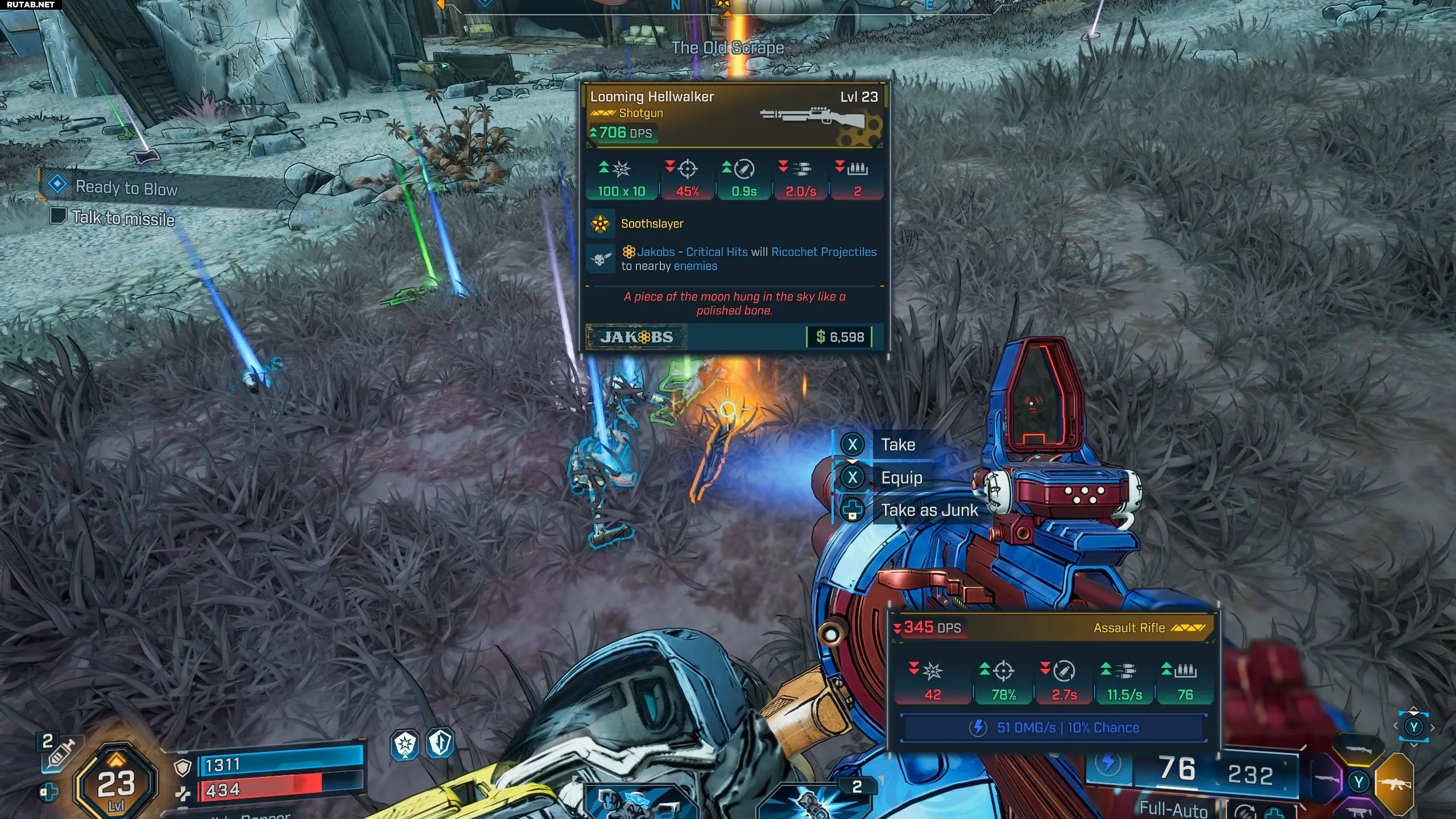Click the Full-Auto fire mode label
The width and height of the screenshot is (1456, 819).
tap(1173, 808)
